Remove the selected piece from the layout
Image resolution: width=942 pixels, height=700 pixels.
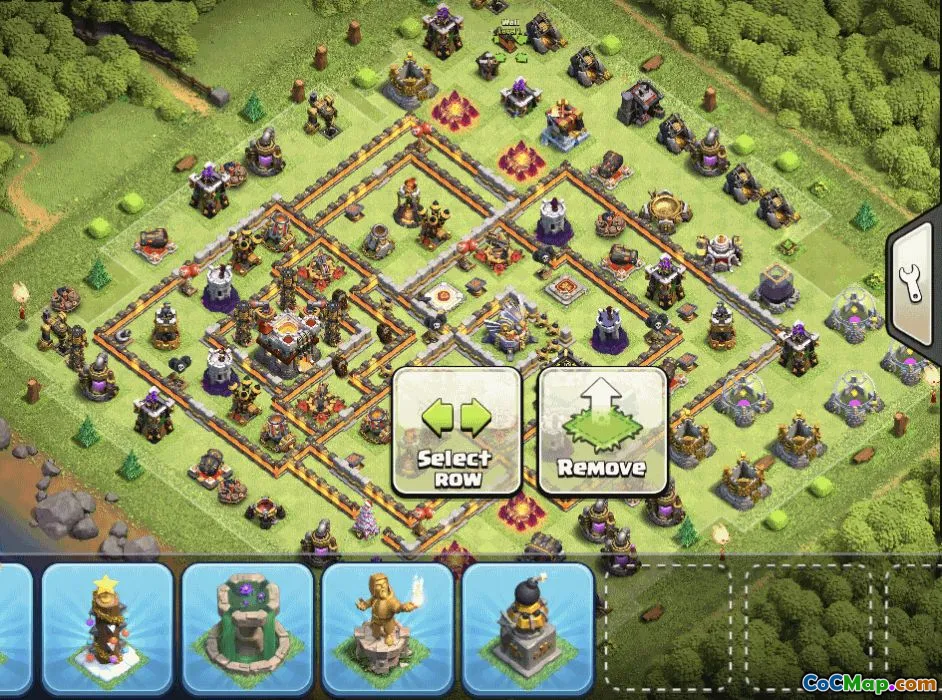tap(602, 431)
